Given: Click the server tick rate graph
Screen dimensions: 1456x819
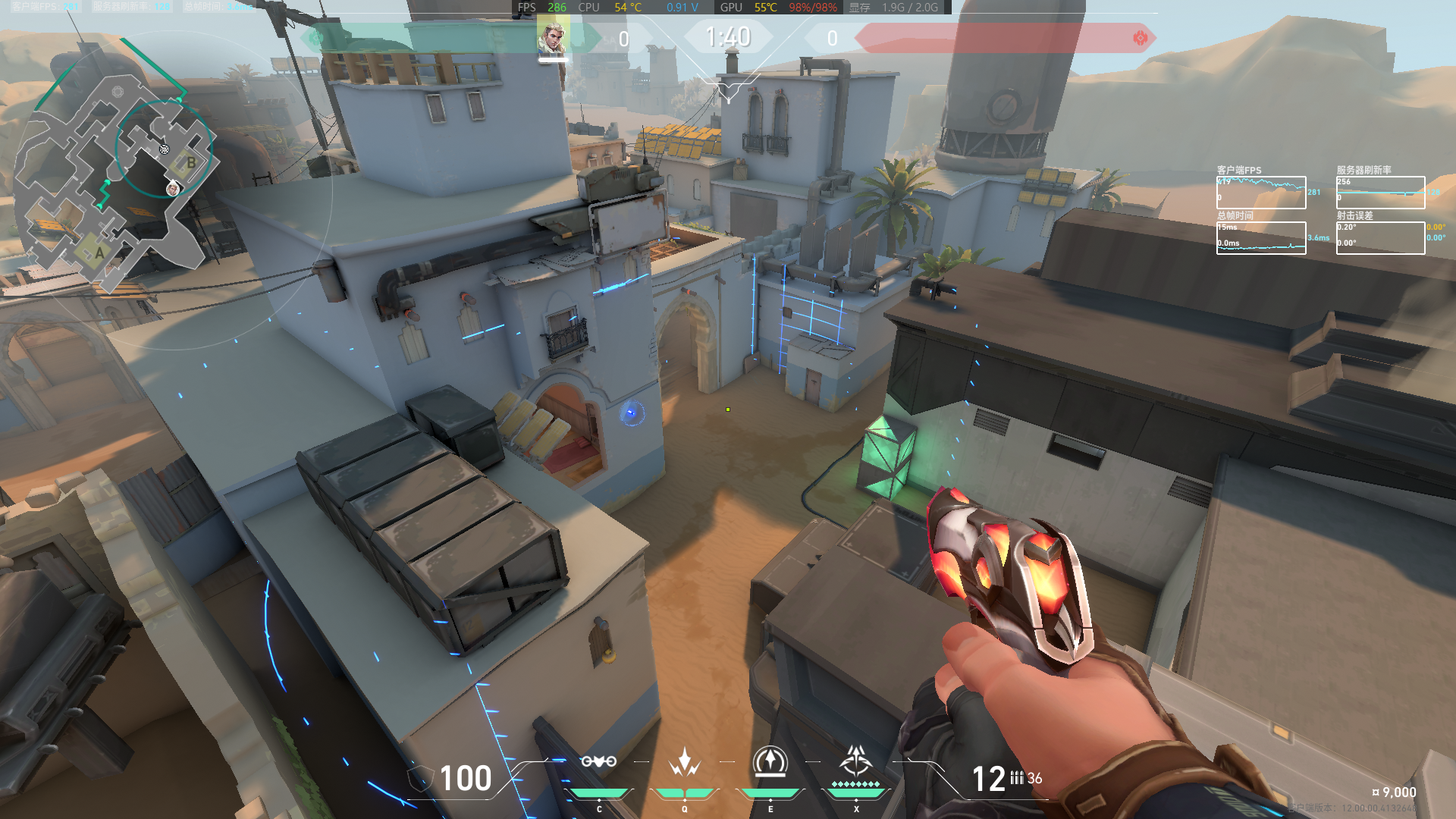Looking at the screenshot, I should click(x=1380, y=193).
